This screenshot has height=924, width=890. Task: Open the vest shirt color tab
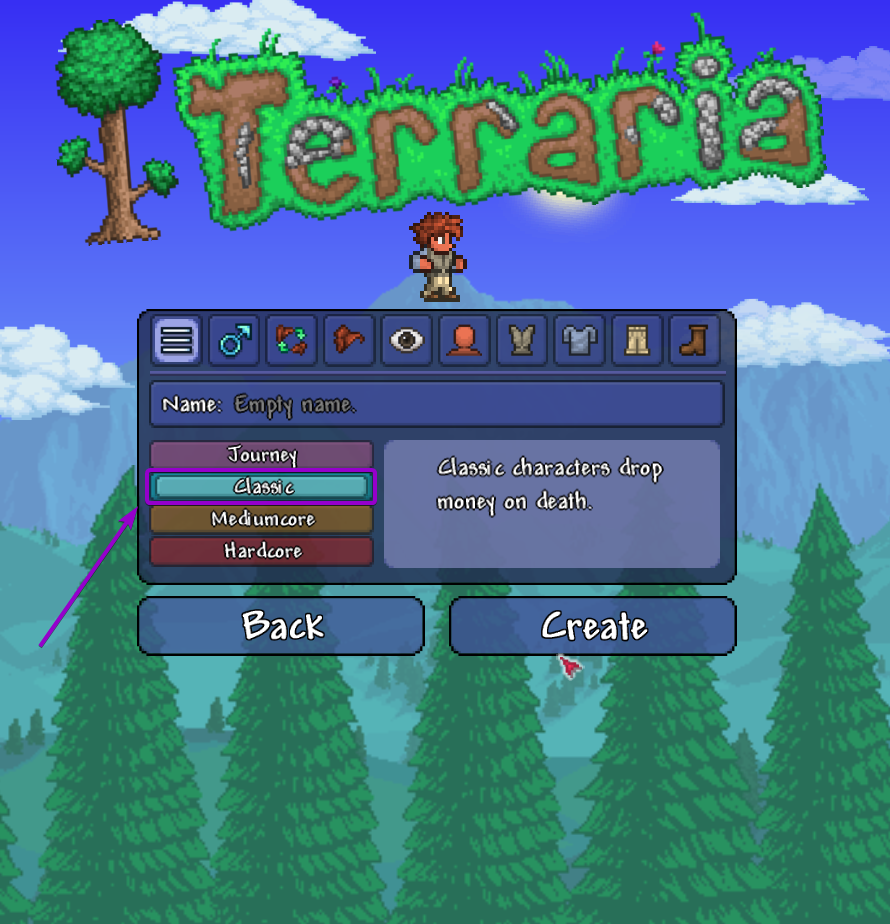click(521, 341)
